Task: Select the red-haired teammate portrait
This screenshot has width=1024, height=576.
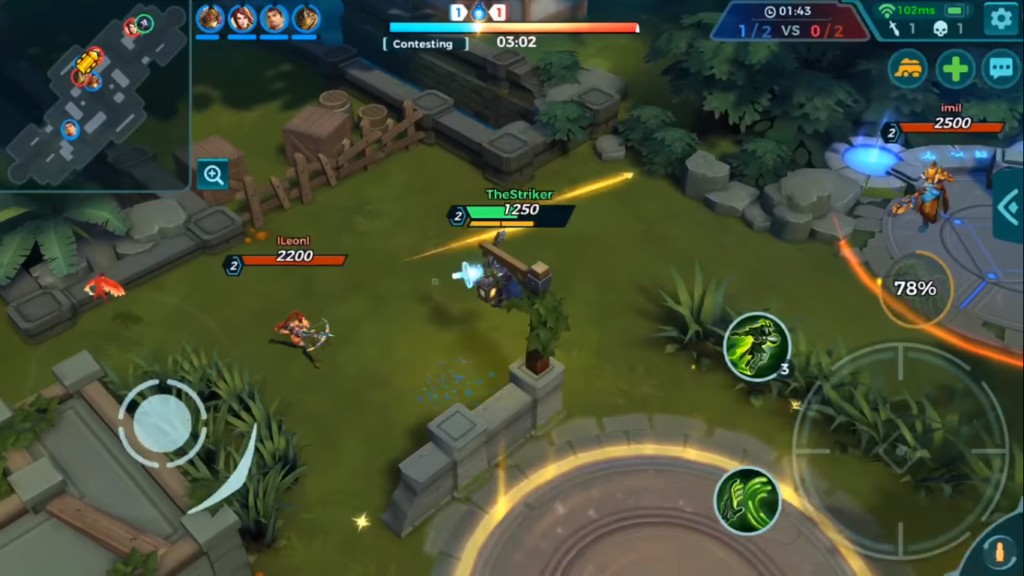Action: [x=242, y=18]
